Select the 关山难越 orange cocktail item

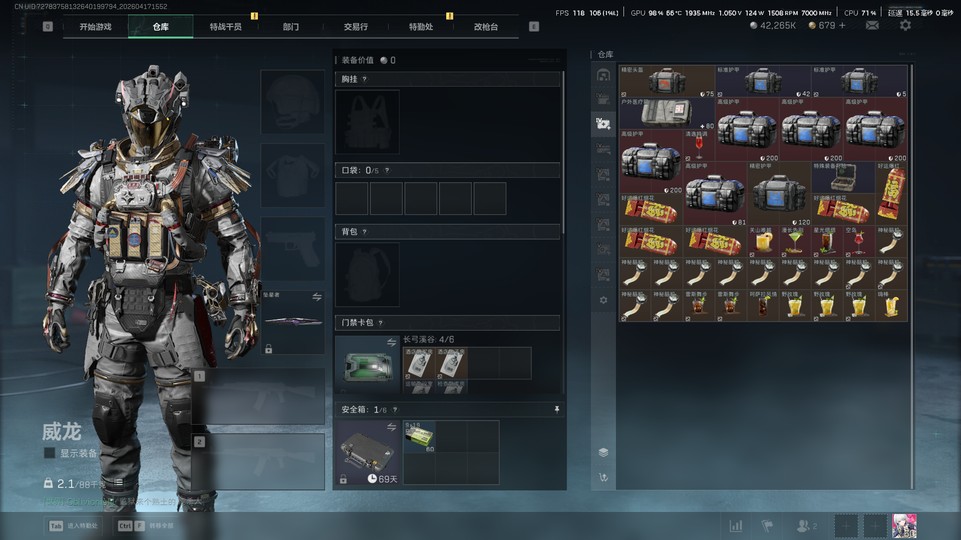tap(763, 242)
